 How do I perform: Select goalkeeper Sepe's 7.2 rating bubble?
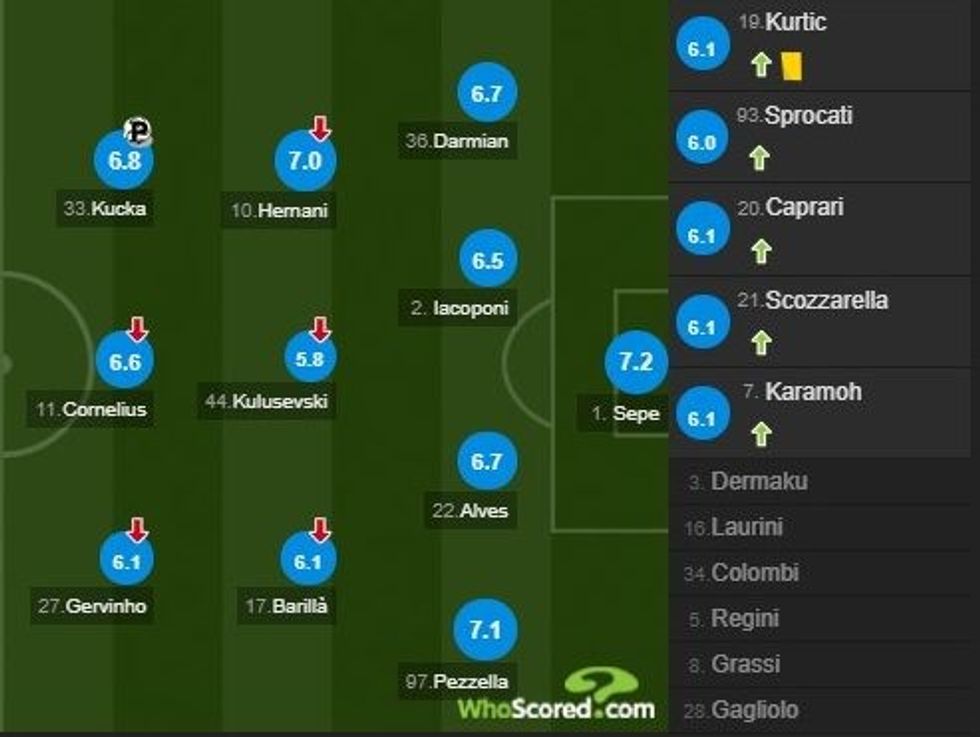point(635,362)
